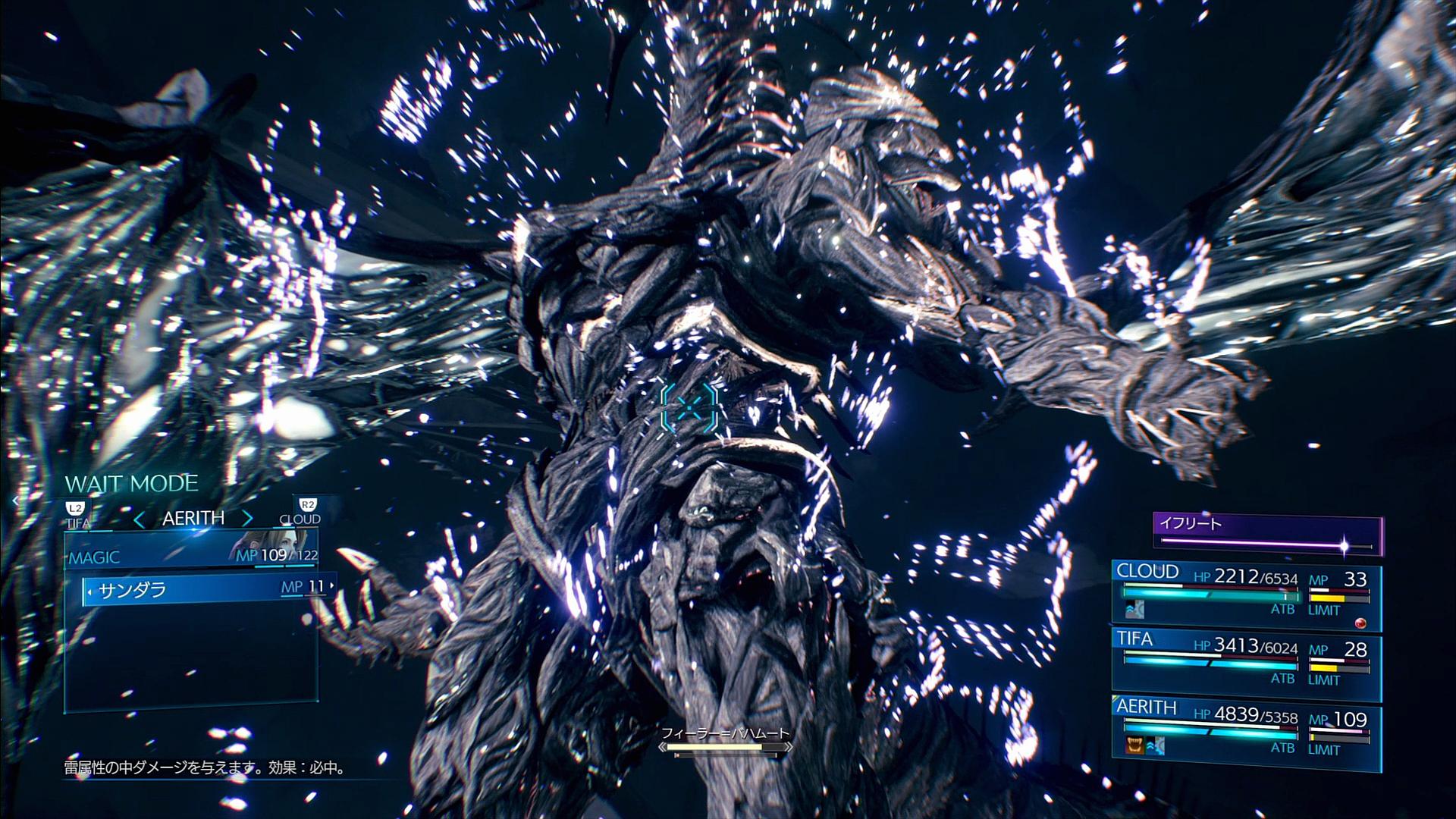1456x819 pixels.
Task: Click the left arrow beside AERITH
Action: pyautogui.click(x=139, y=519)
